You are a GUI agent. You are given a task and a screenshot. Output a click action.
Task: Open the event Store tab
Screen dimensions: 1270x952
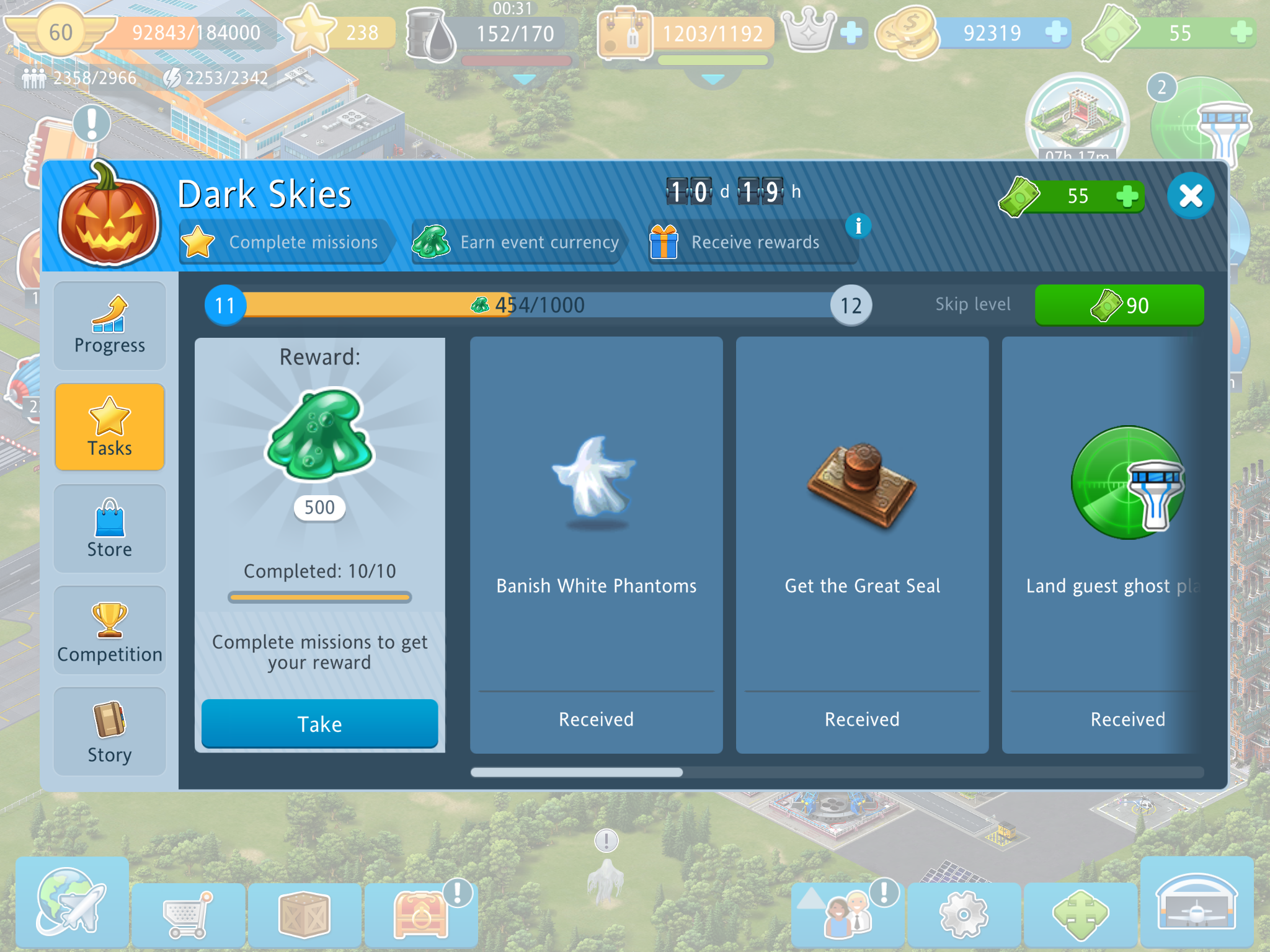(110, 528)
